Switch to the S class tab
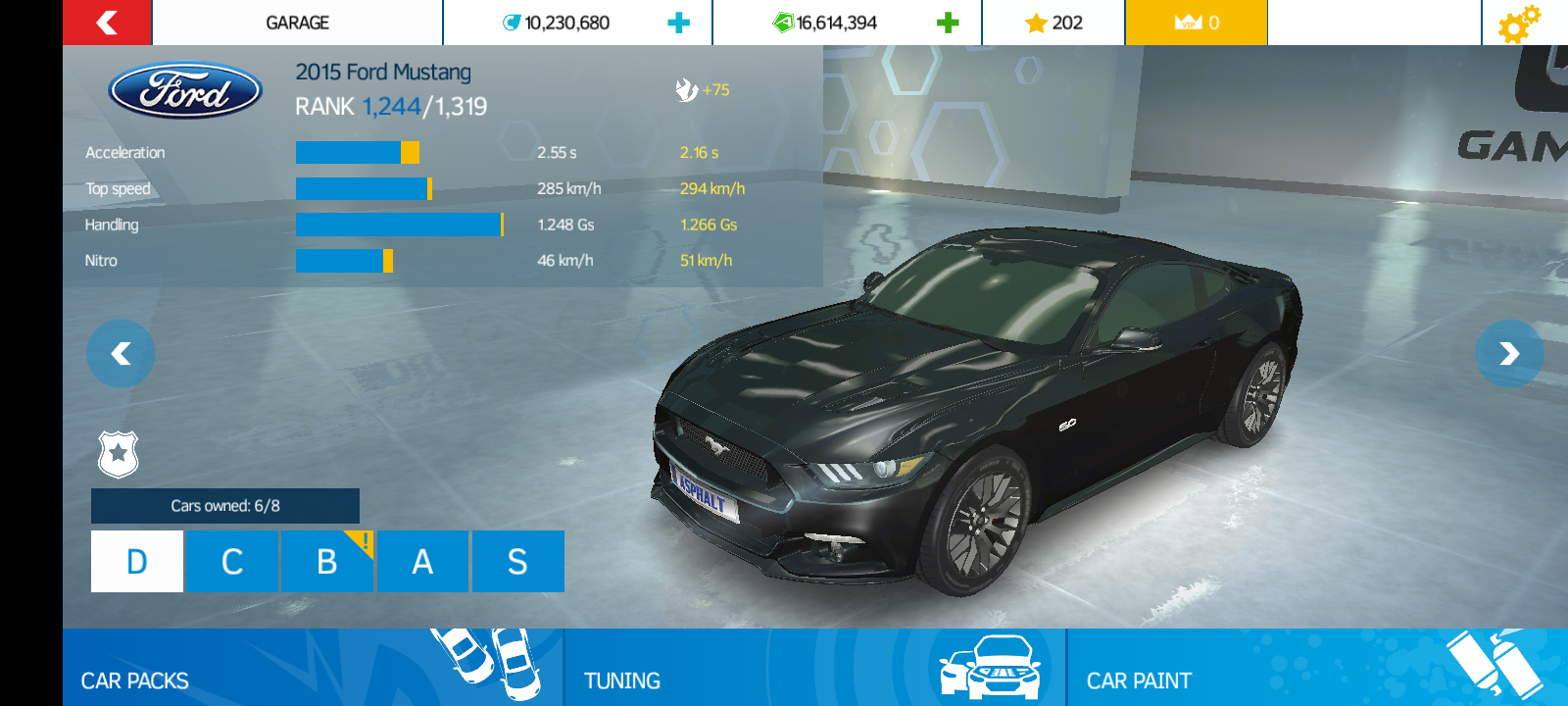1568x706 pixels. (x=518, y=561)
